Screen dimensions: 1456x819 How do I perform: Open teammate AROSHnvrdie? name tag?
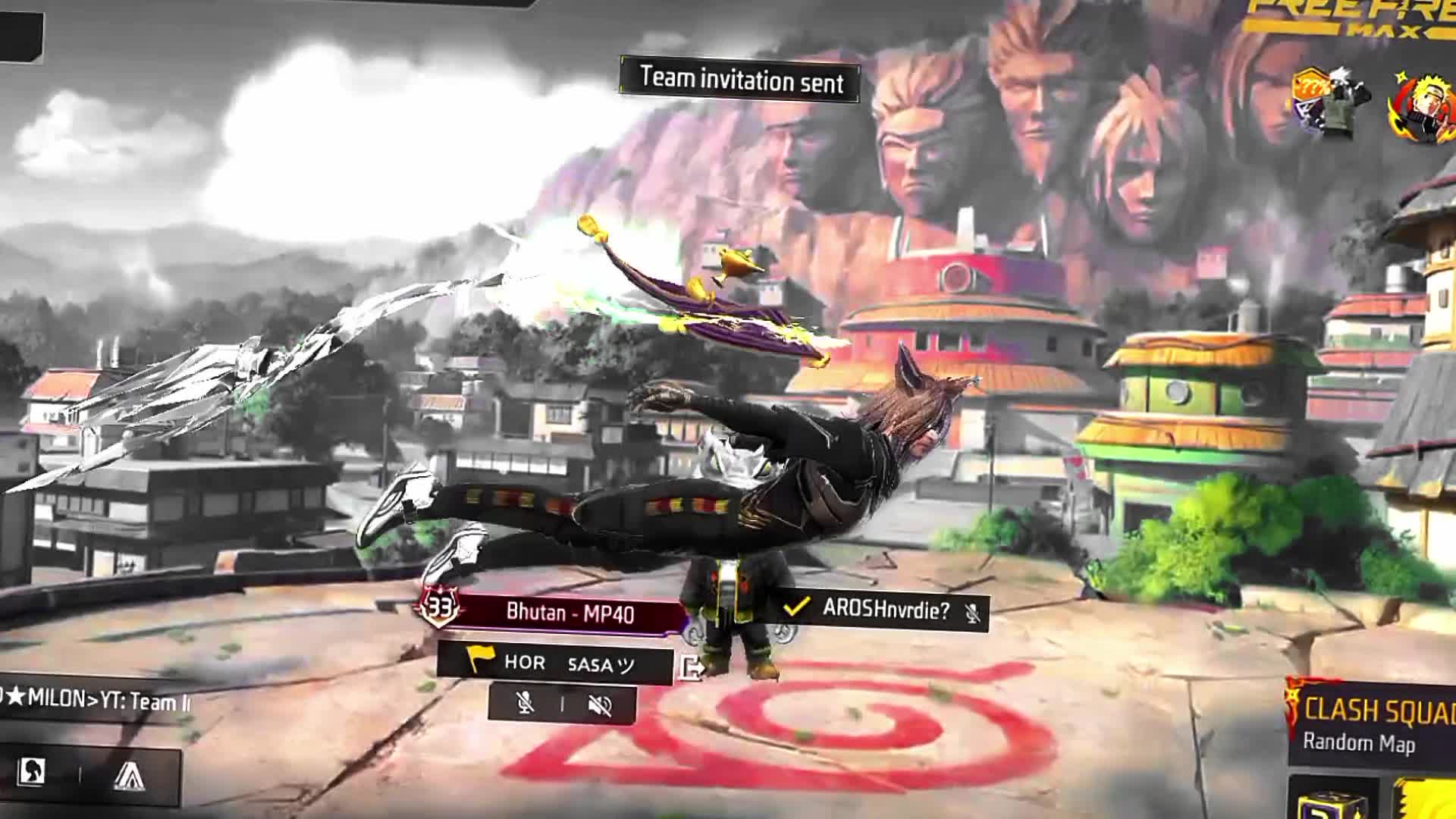tap(883, 609)
